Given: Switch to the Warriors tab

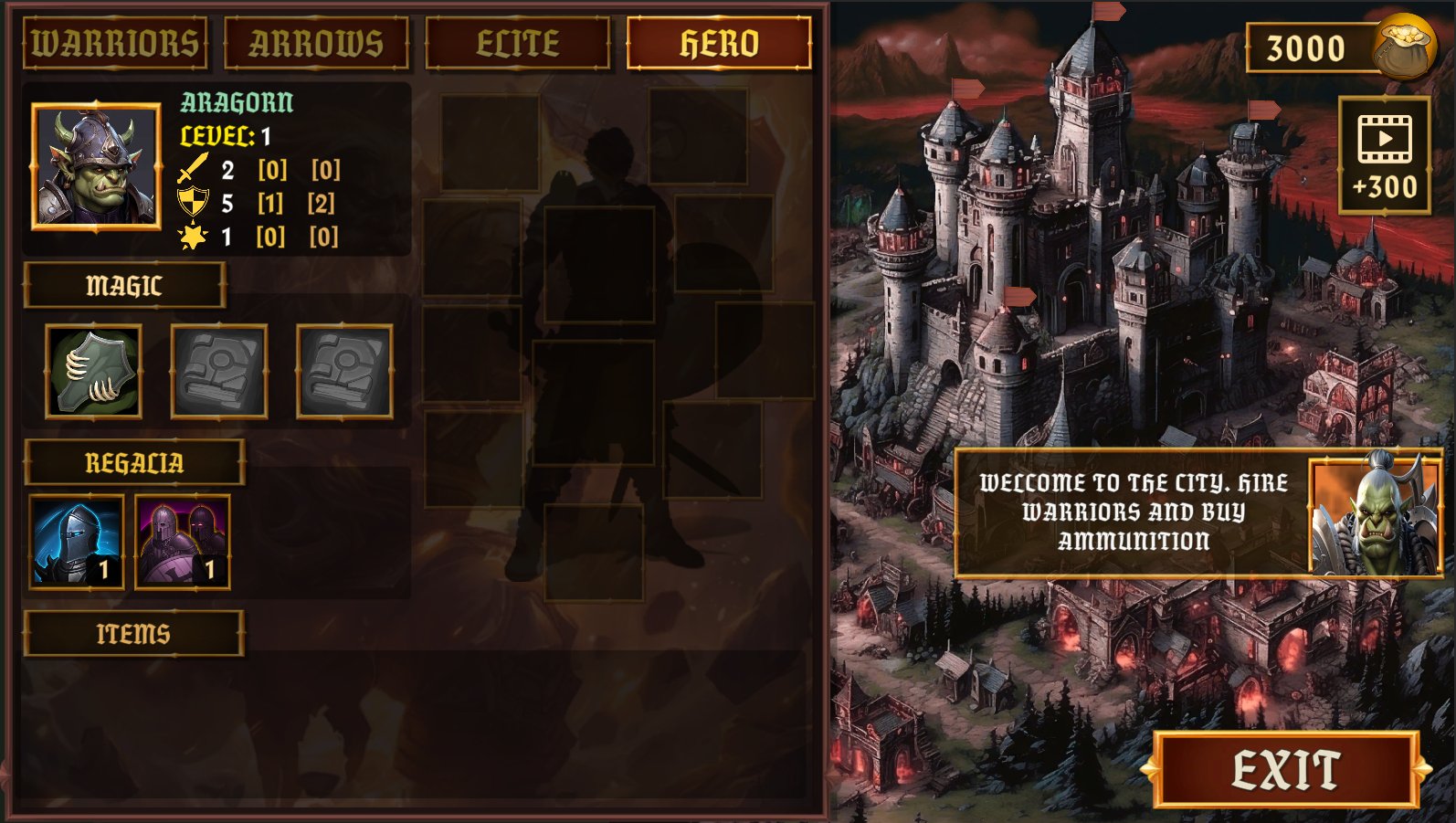Looking at the screenshot, I should tap(113, 42).
